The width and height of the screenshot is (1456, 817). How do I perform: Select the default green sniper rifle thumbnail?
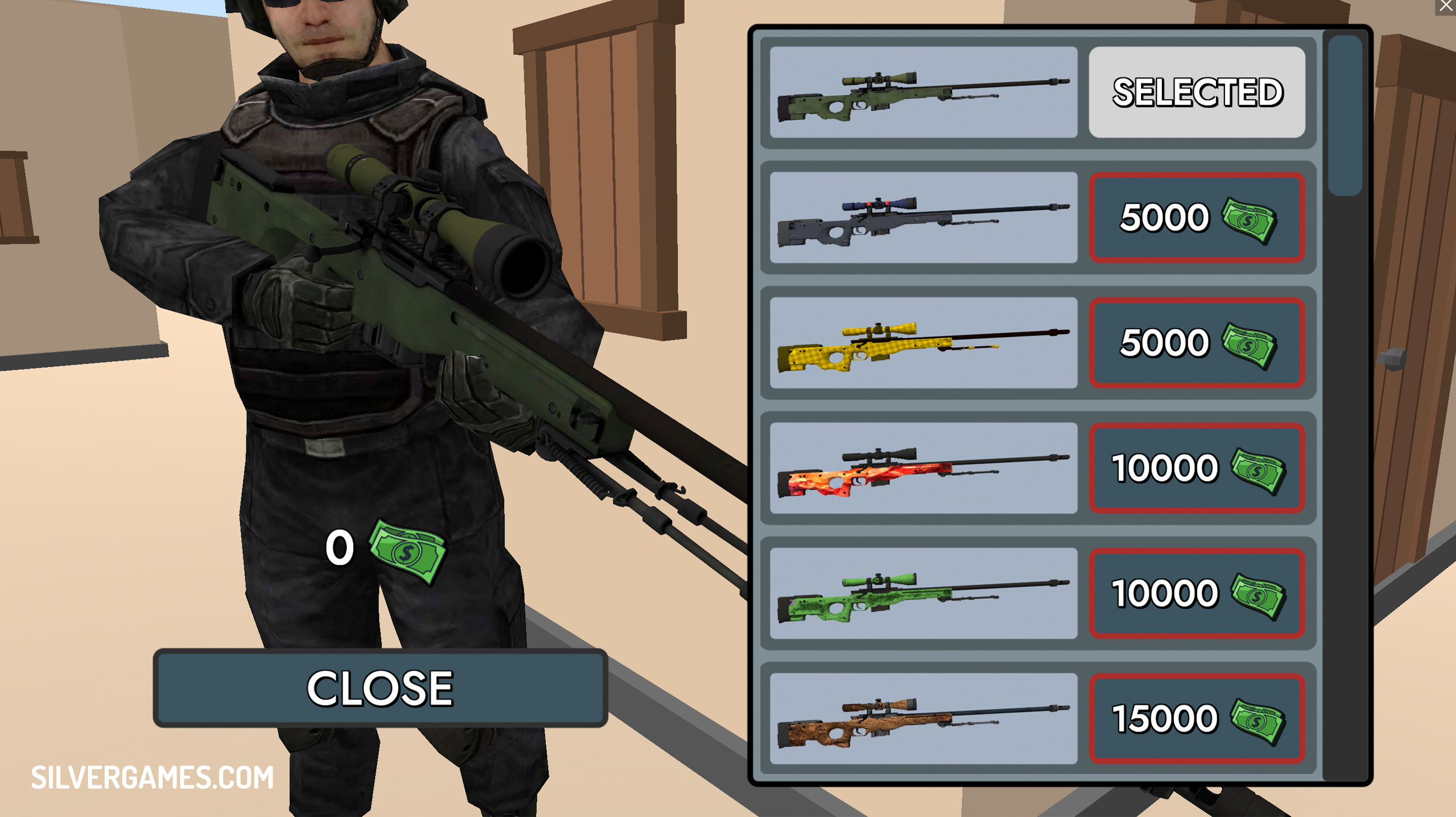[x=923, y=92]
